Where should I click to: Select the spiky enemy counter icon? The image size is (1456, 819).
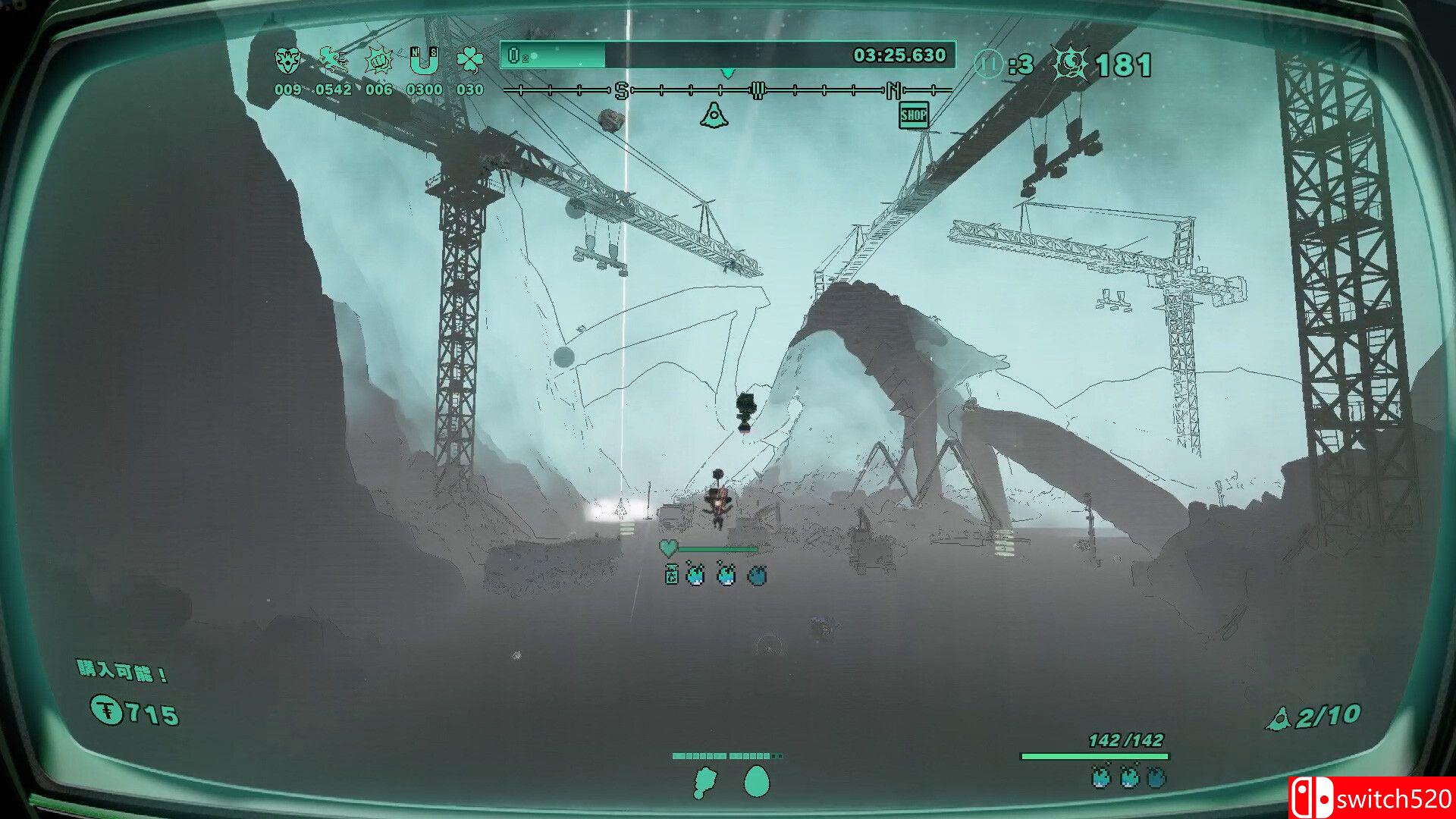(1070, 64)
